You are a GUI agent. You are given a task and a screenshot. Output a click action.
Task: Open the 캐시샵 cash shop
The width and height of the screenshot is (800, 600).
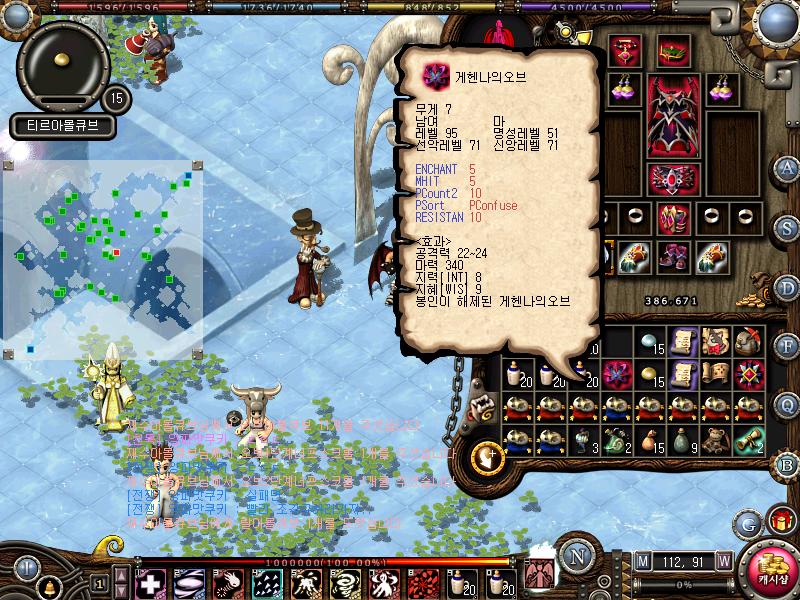(770, 567)
